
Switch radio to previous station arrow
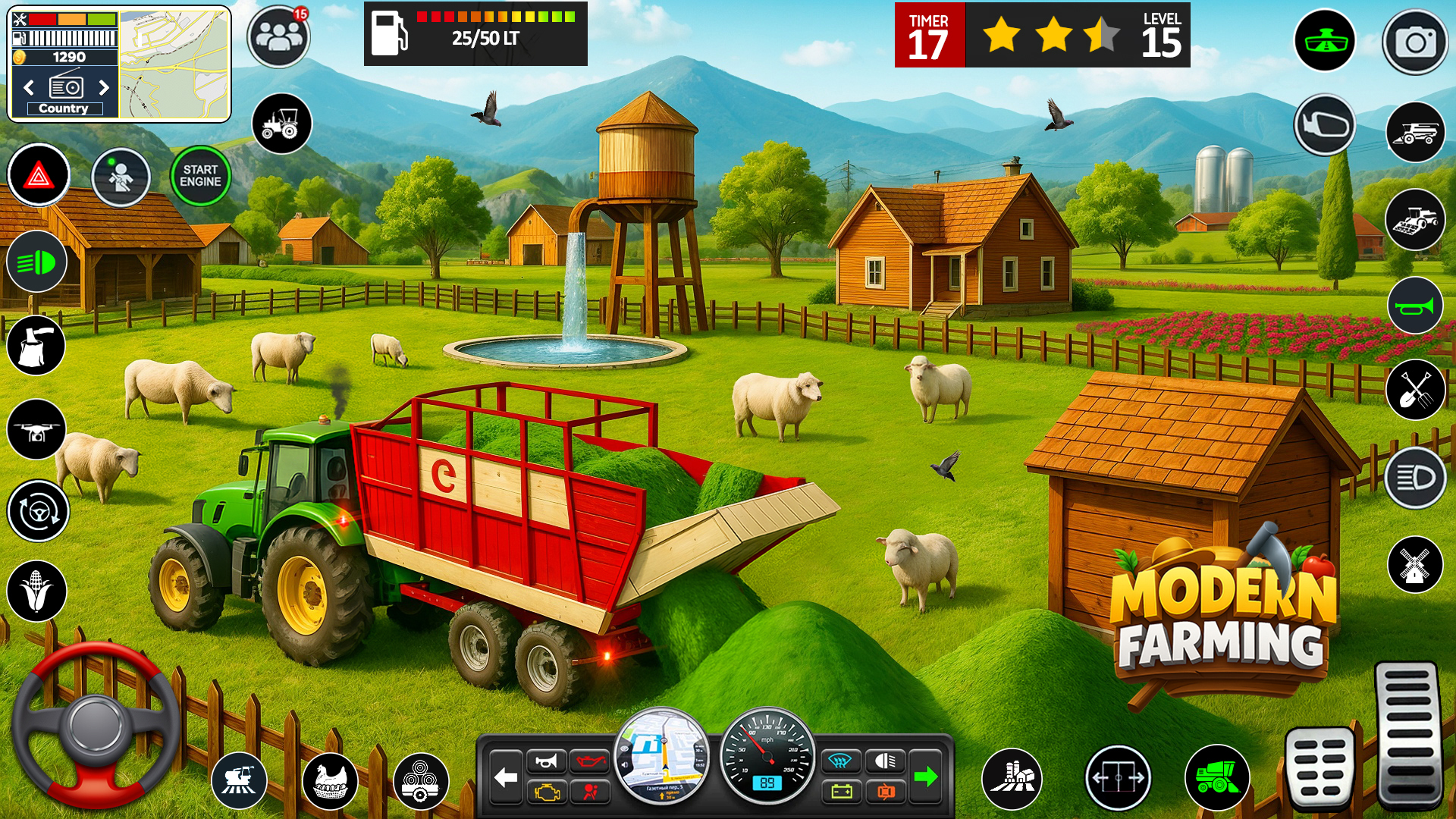29,88
